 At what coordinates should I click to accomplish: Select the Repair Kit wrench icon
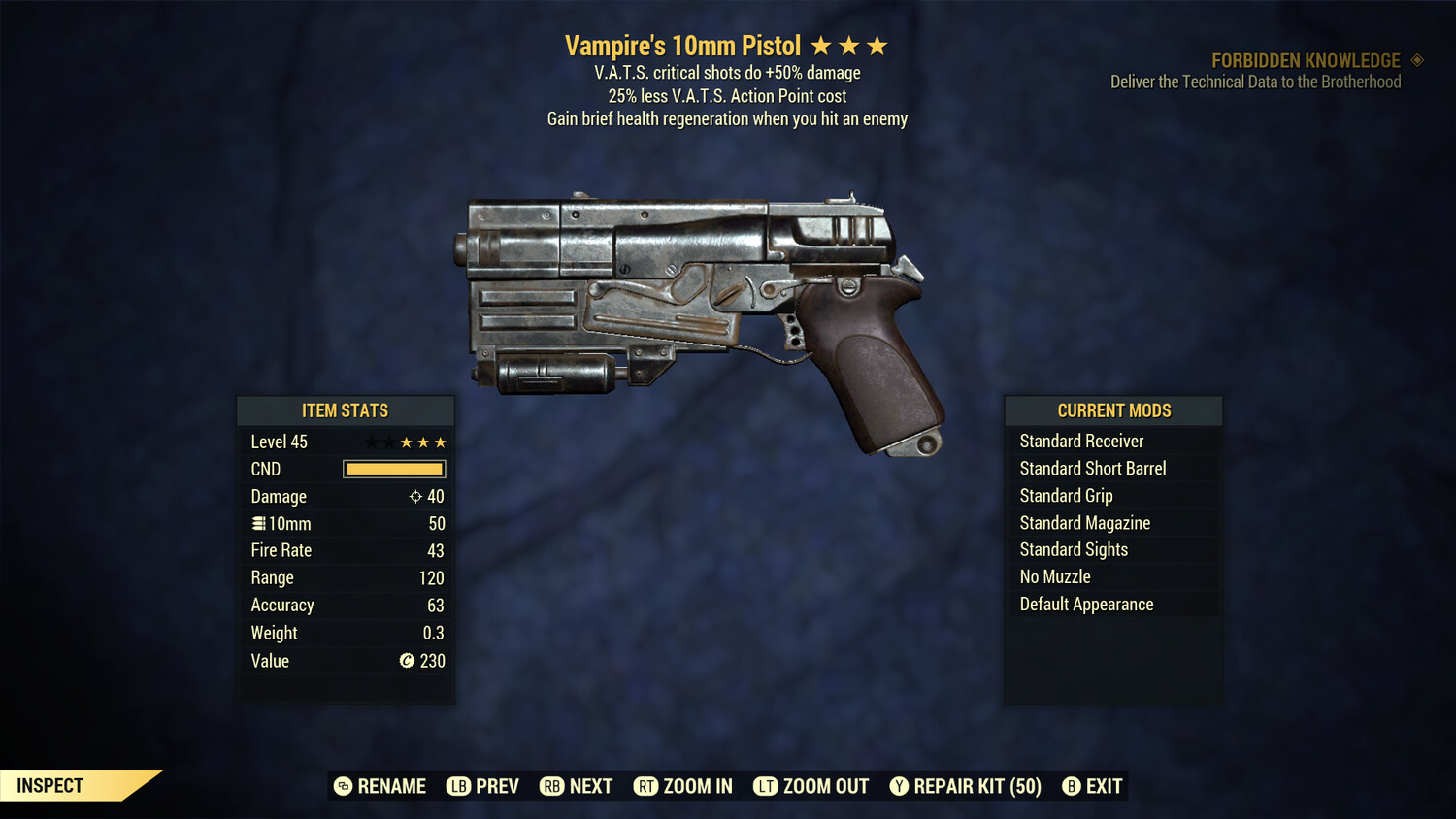pyautogui.click(x=898, y=786)
